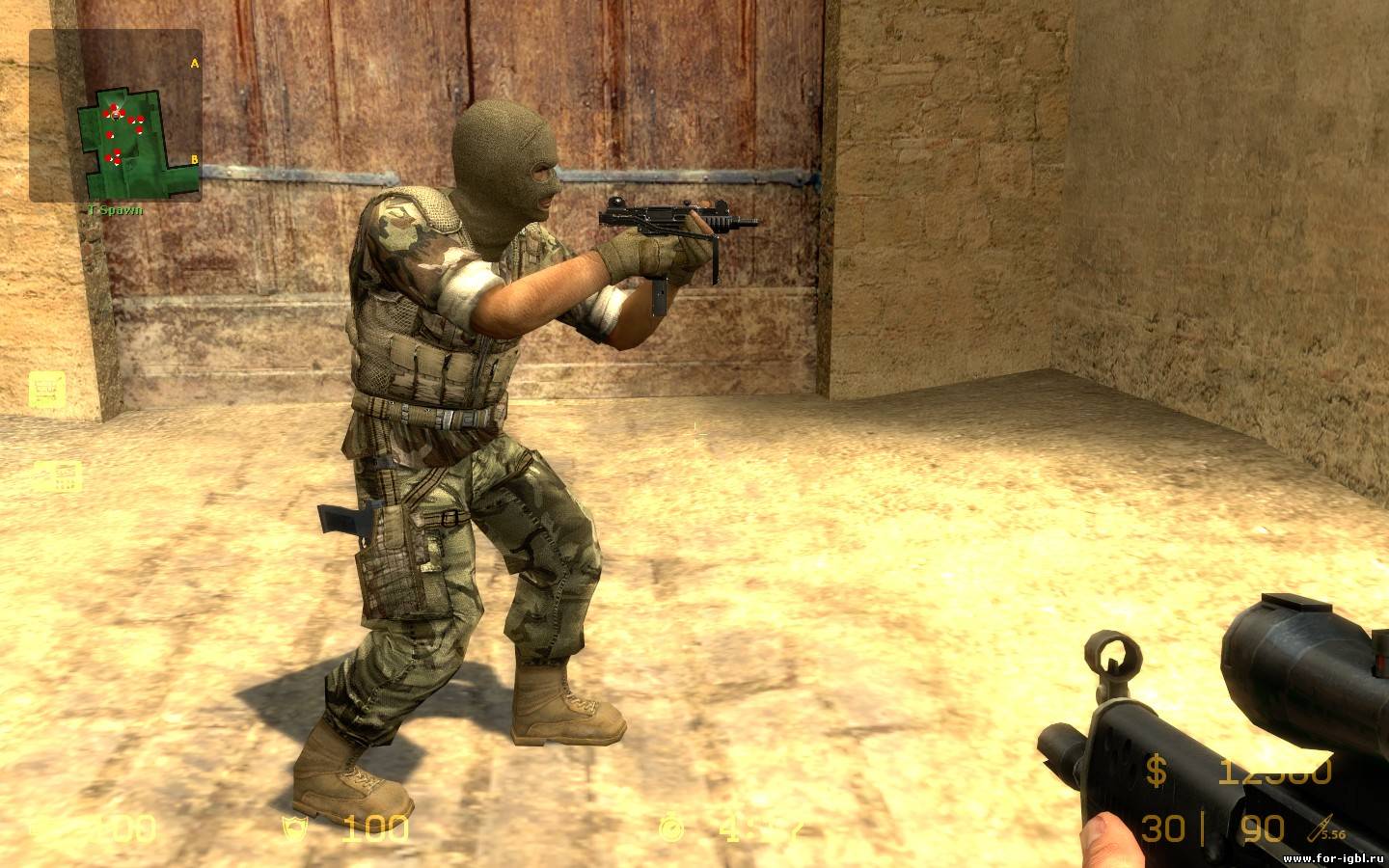Click bombsite B label on the radar

pos(194,159)
